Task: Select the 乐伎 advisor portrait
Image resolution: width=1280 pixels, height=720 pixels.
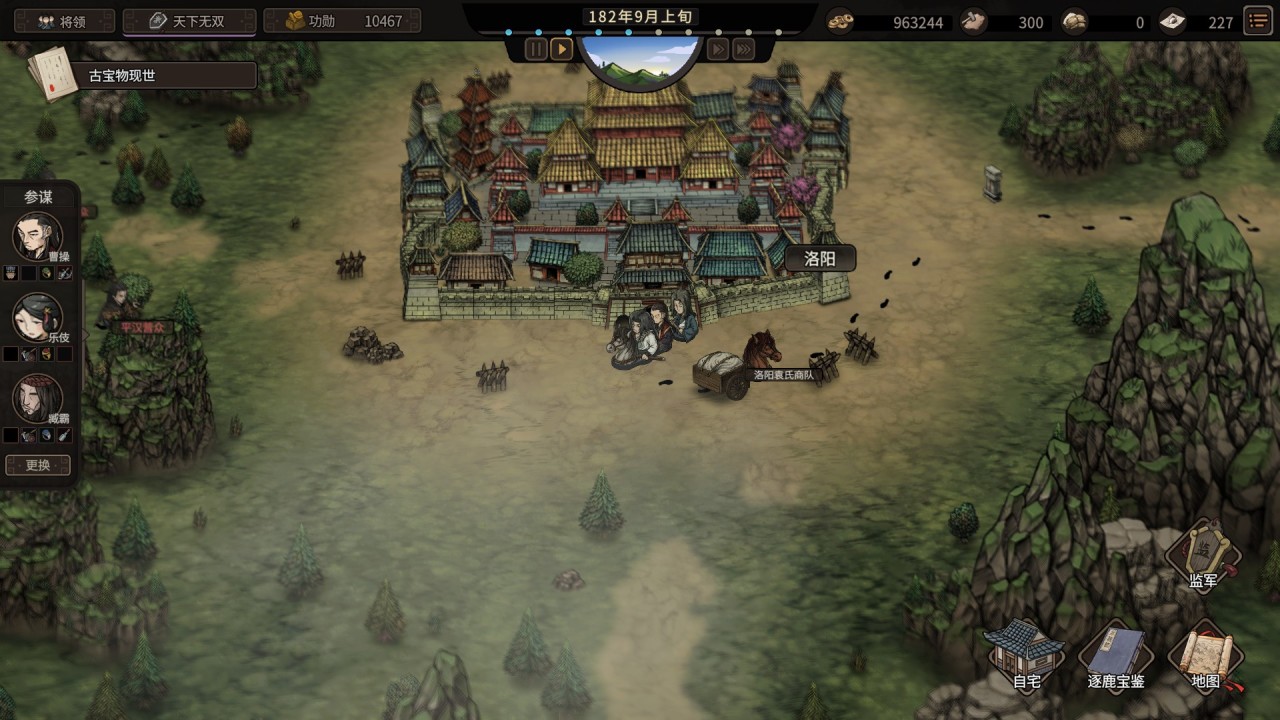Action: pyautogui.click(x=37, y=318)
